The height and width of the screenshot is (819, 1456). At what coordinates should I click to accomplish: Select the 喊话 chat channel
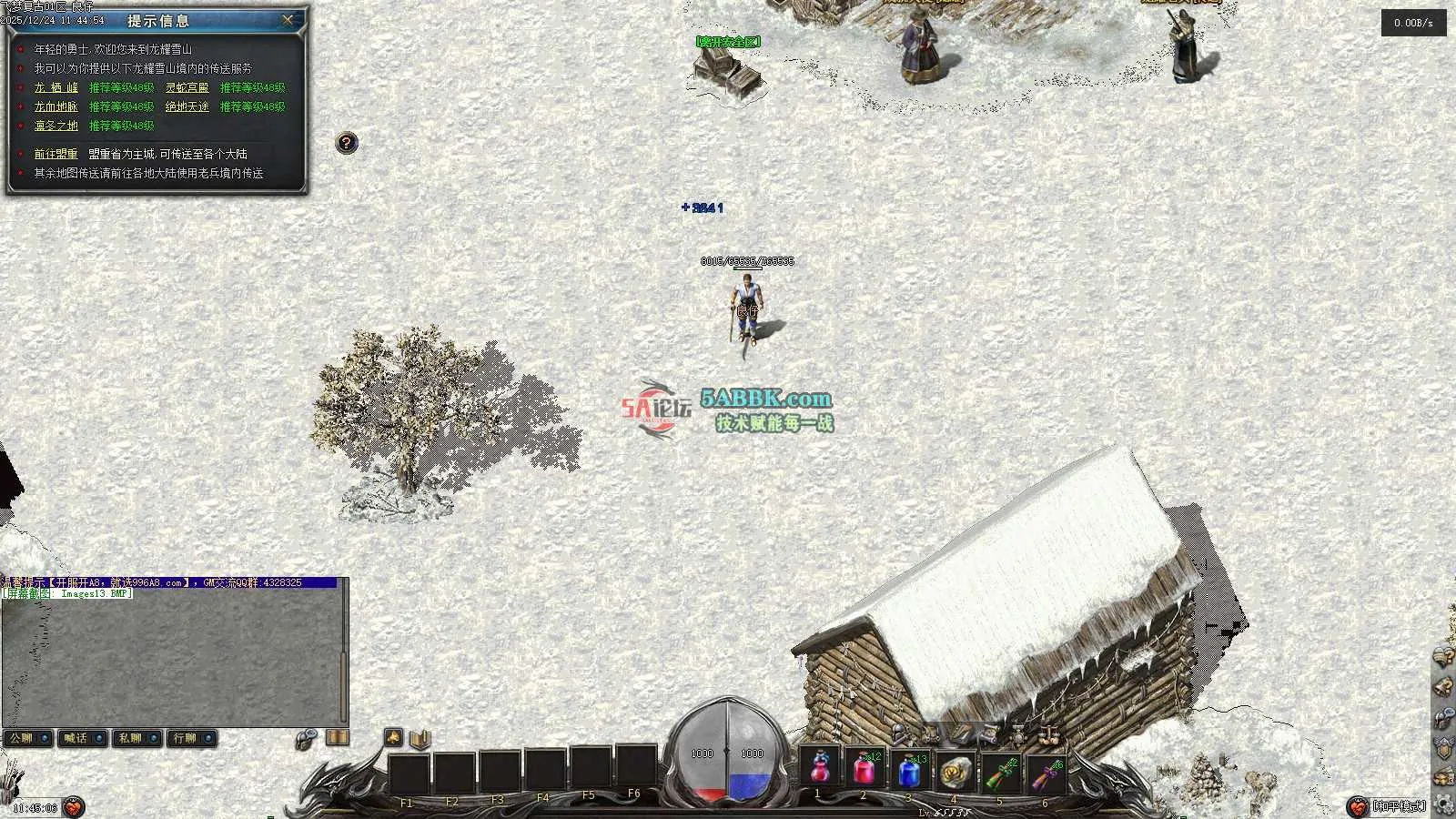83,738
